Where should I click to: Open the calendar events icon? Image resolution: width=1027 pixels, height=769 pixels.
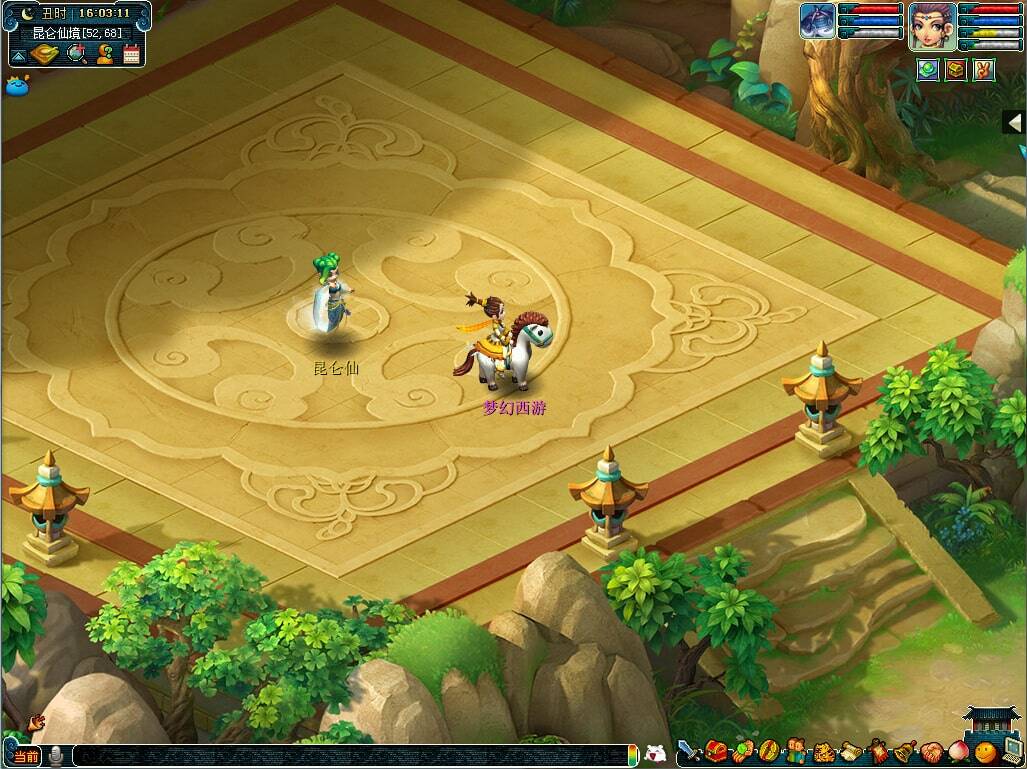131,54
